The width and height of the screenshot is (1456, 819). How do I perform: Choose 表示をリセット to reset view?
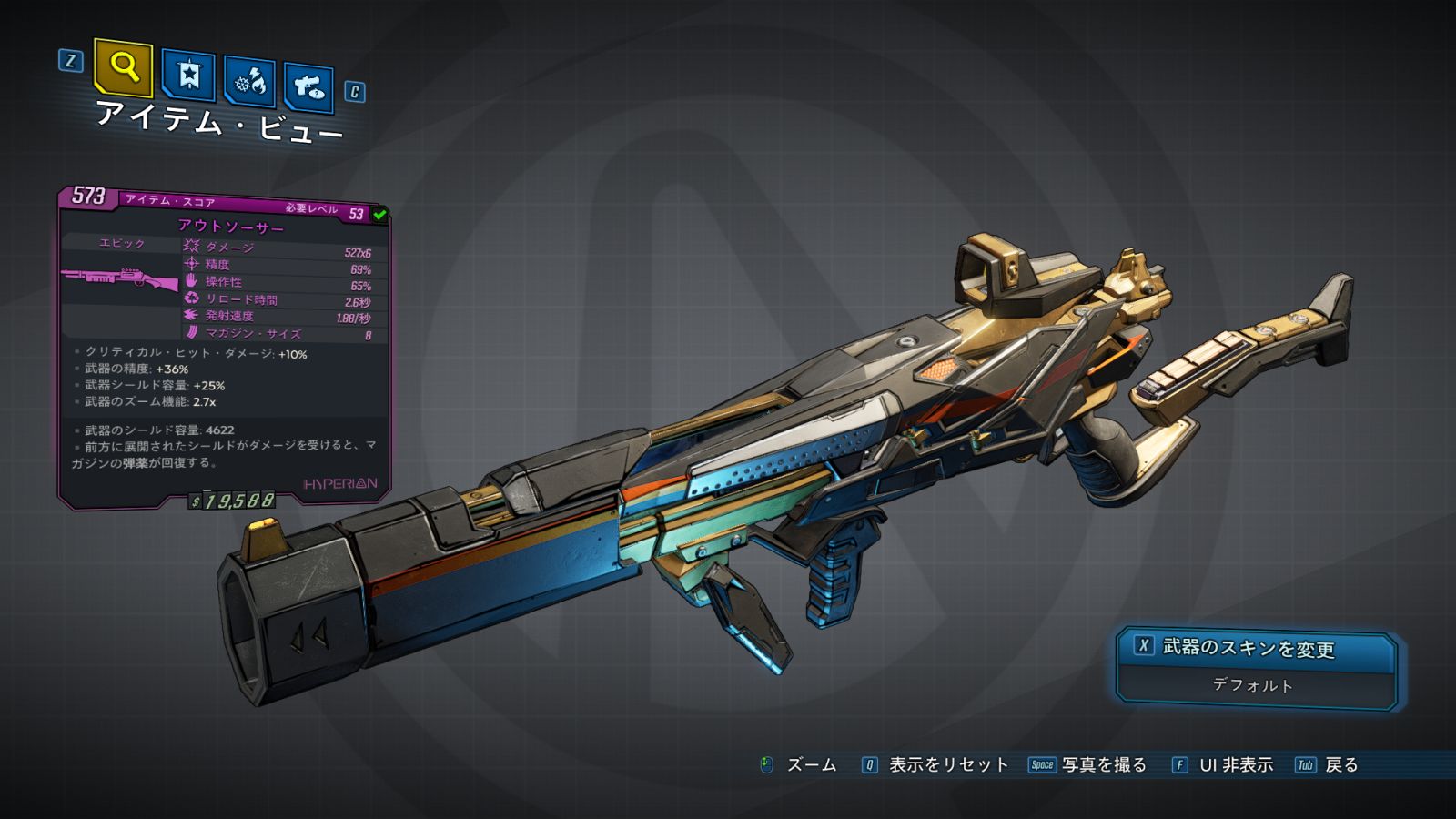coord(947,765)
